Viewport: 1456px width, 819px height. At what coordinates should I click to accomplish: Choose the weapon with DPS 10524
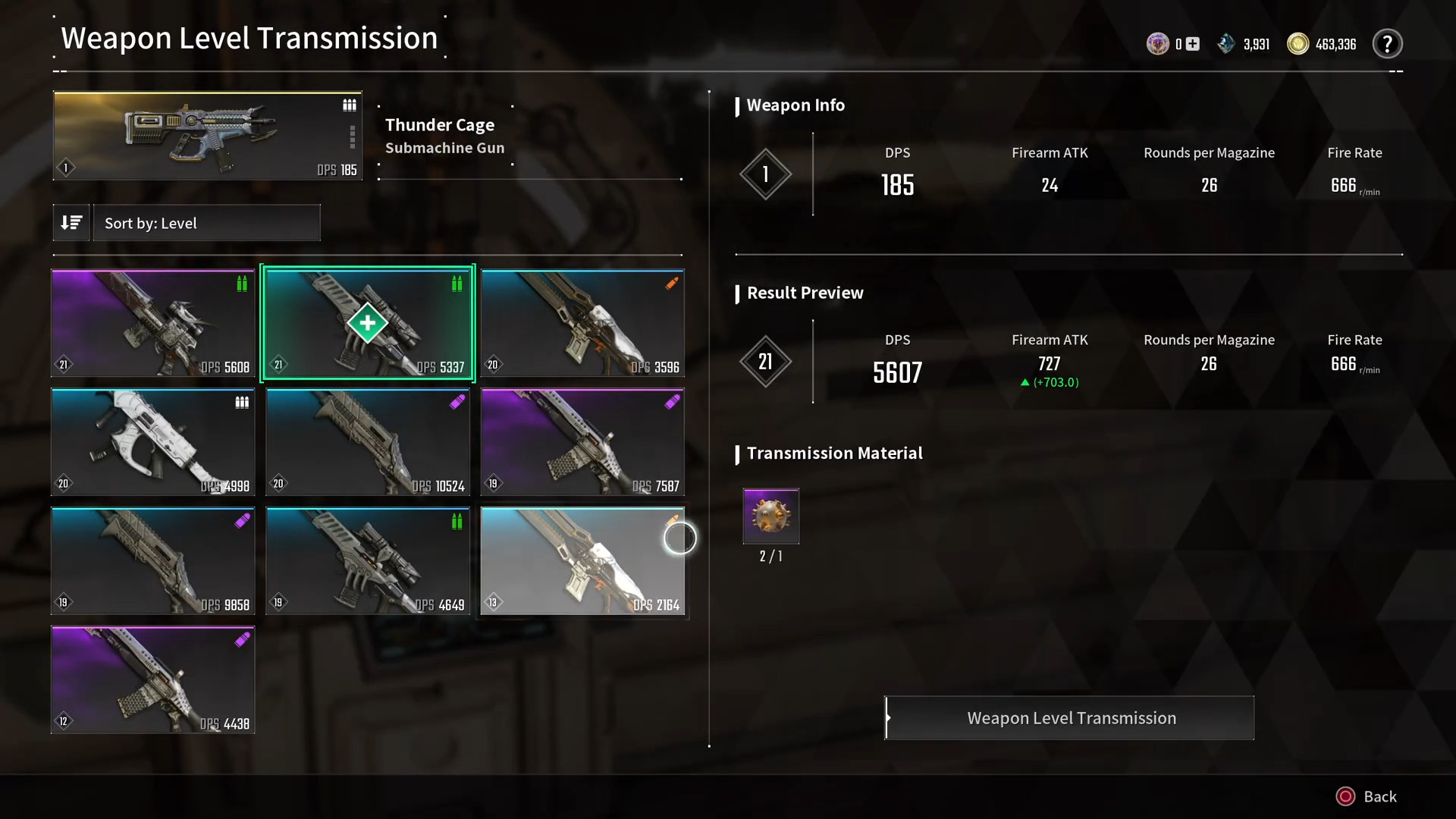[x=368, y=442]
